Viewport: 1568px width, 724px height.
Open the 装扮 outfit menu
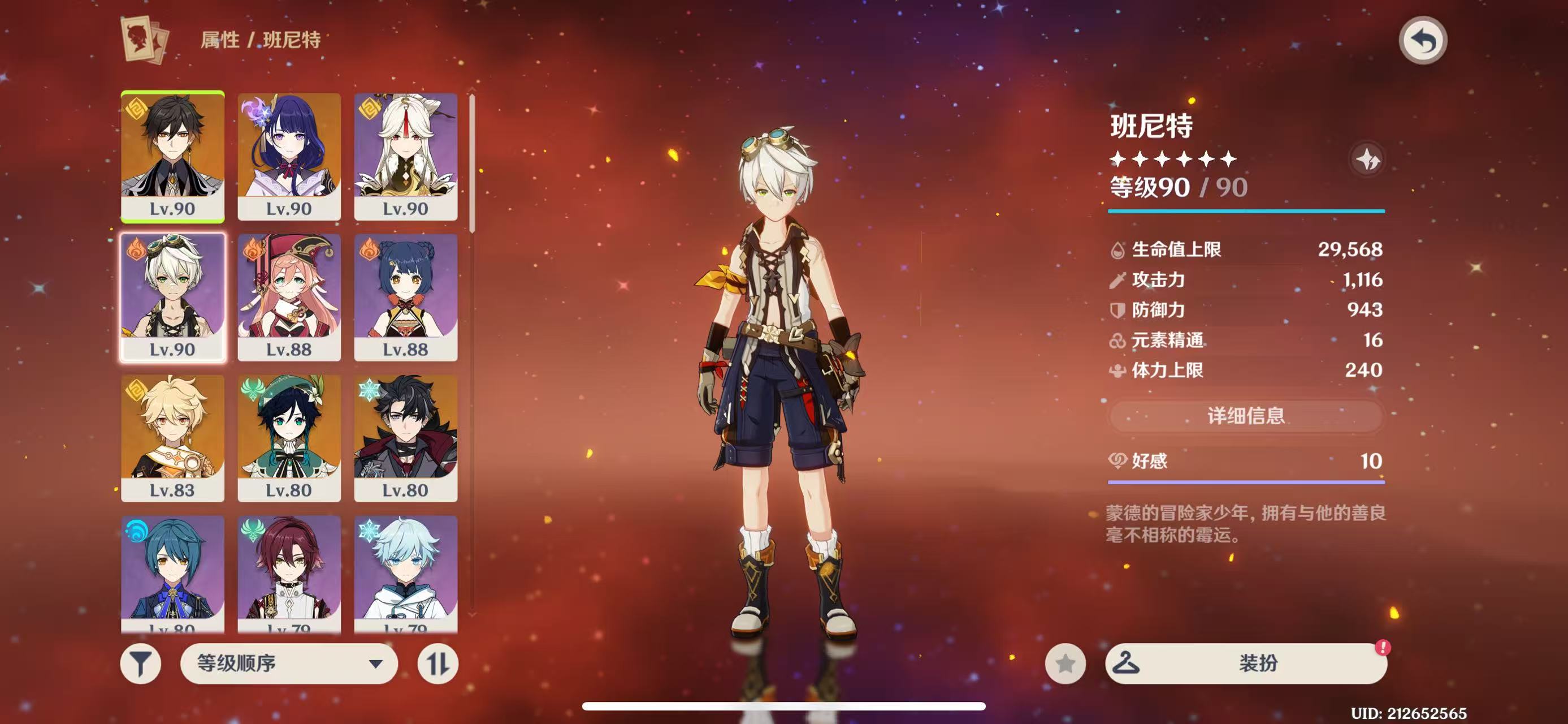tap(1245, 663)
